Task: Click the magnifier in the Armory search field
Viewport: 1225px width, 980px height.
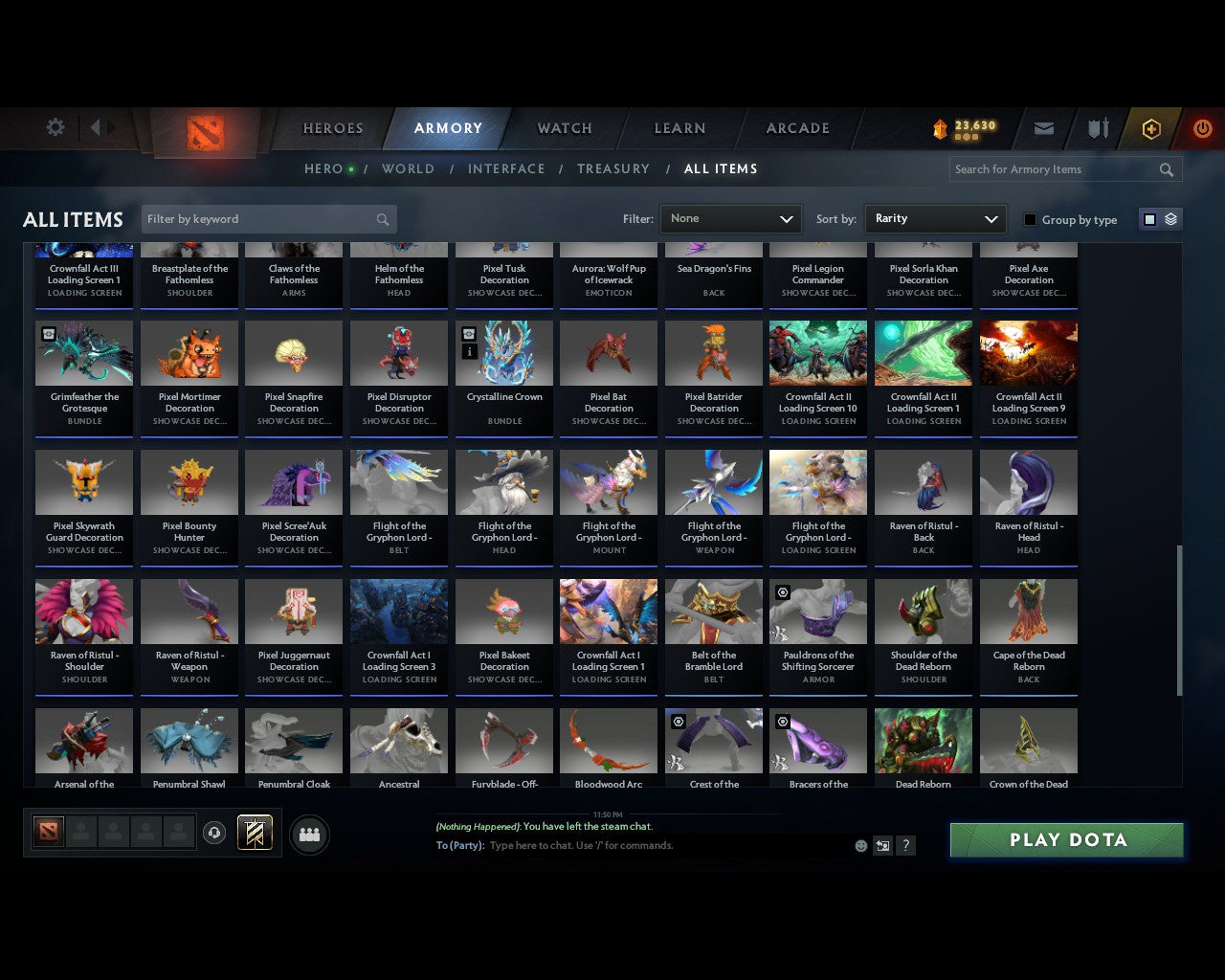Action: [1166, 169]
